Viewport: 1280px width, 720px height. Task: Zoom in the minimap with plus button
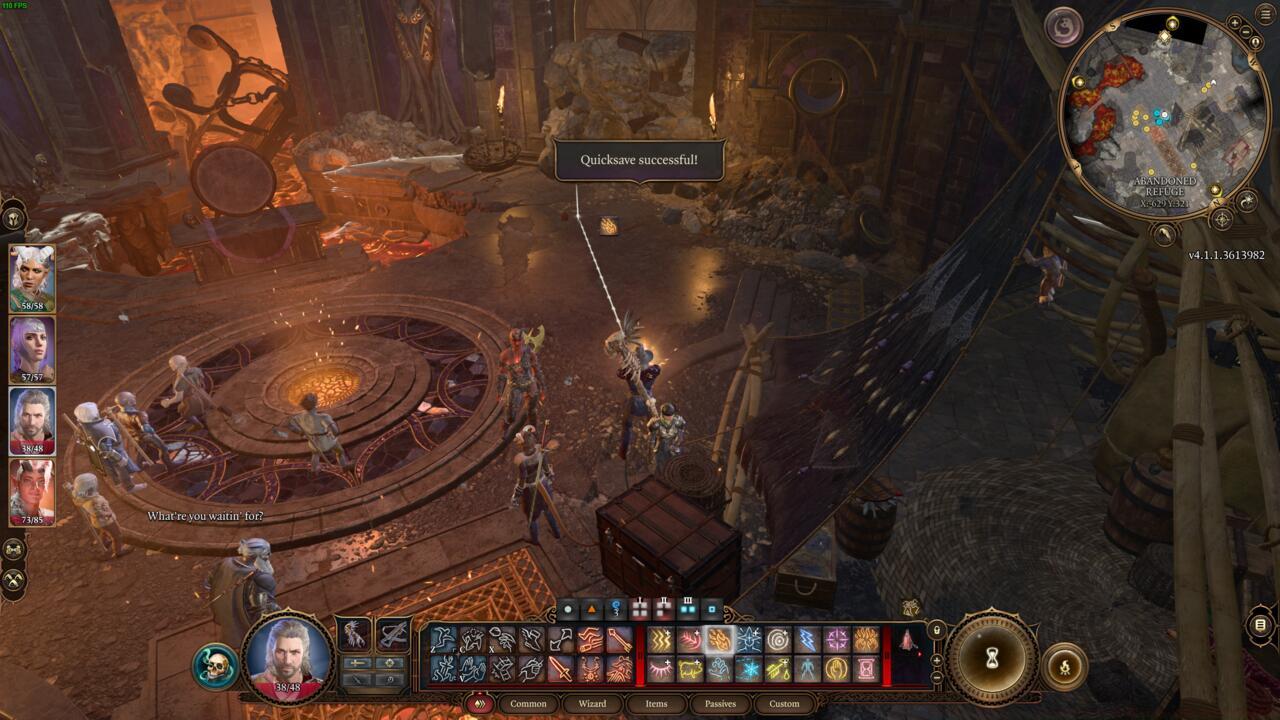click(x=1234, y=22)
